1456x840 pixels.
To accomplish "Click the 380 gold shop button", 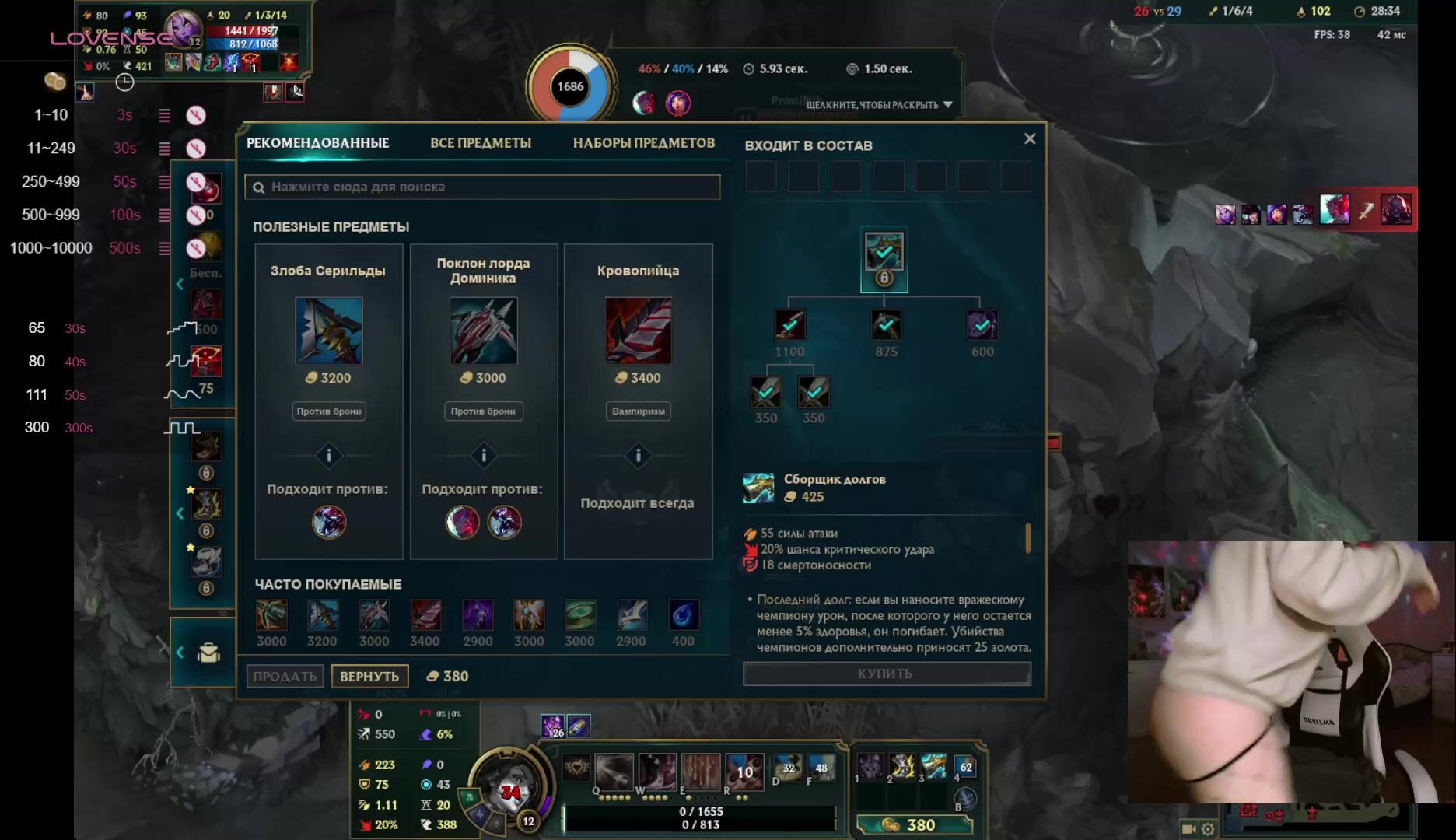I will (x=915, y=825).
